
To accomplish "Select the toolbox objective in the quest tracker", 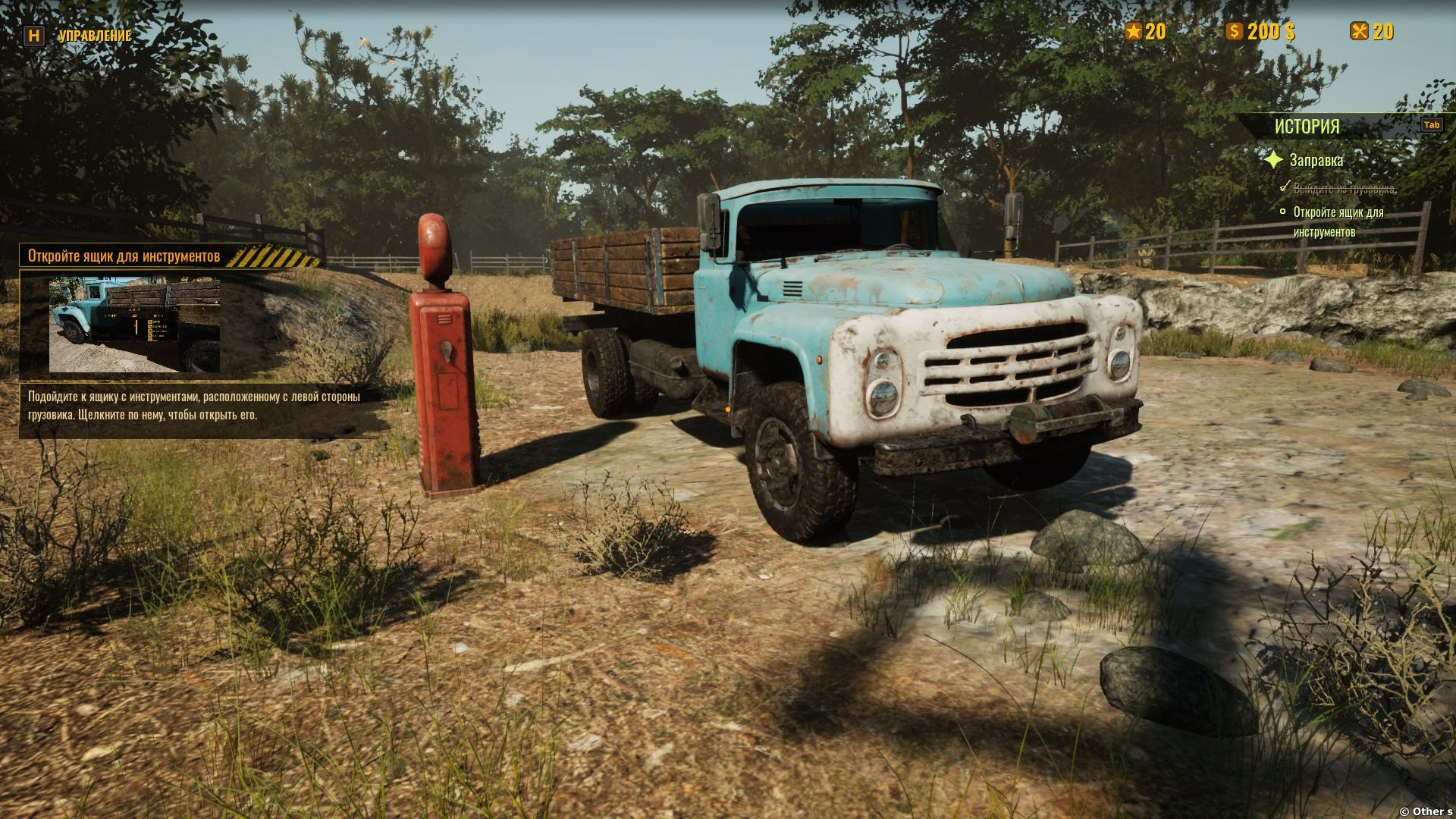I will click(1338, 222).
